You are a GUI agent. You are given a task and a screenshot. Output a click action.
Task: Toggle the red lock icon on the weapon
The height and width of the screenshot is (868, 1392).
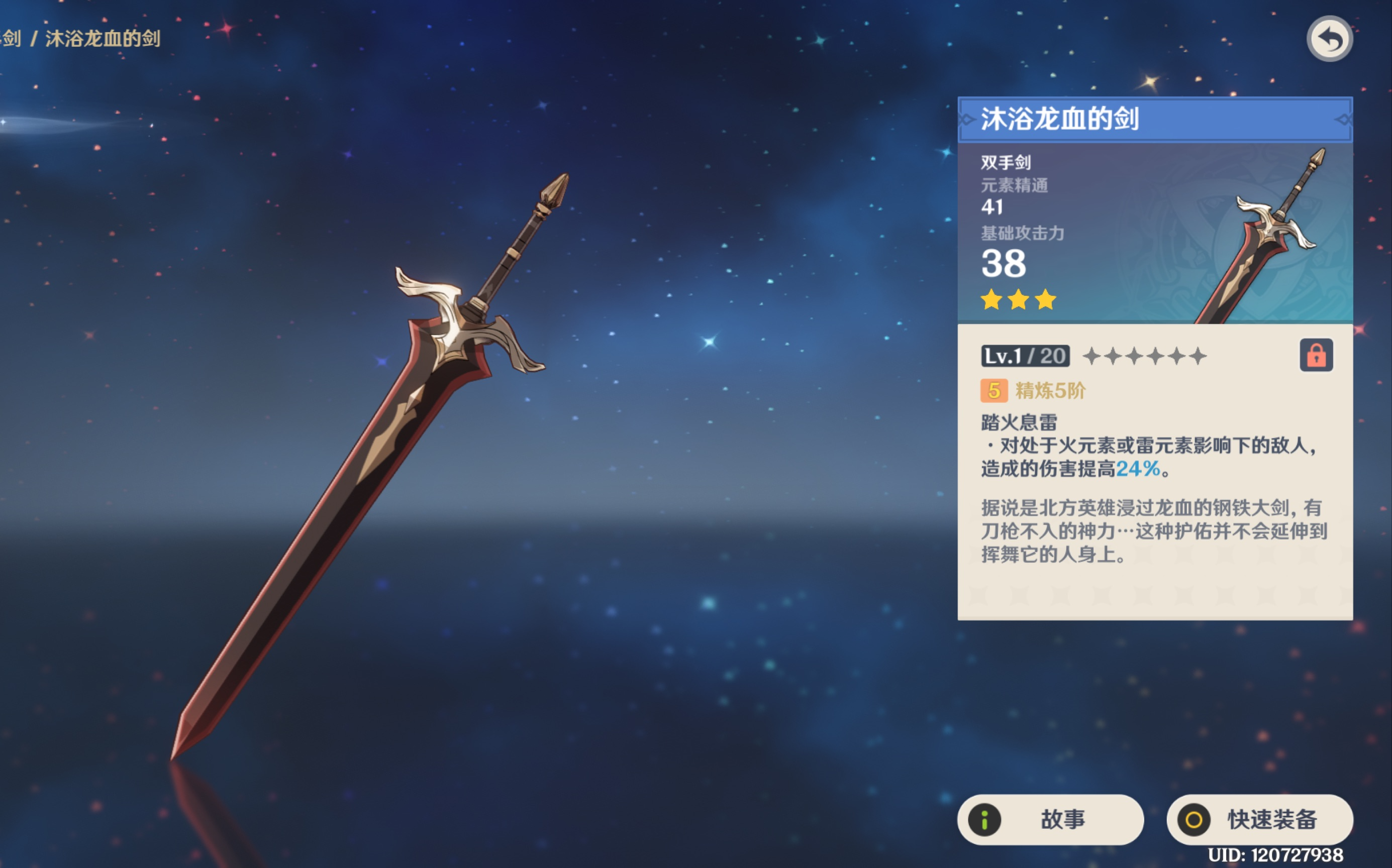pos(1316,356)
